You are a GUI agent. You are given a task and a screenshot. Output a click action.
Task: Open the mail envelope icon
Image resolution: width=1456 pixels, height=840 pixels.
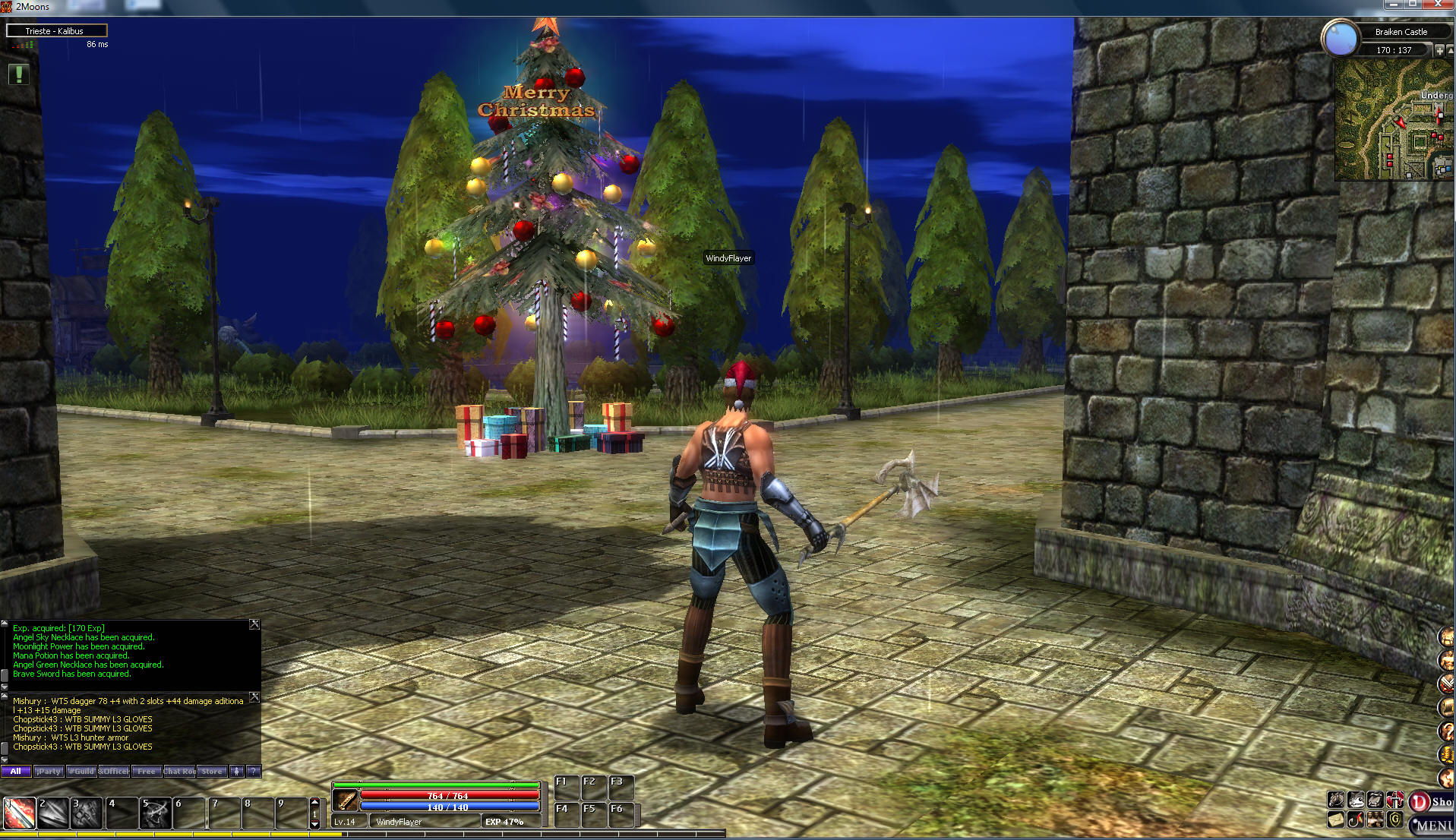tap(1335, 820)
